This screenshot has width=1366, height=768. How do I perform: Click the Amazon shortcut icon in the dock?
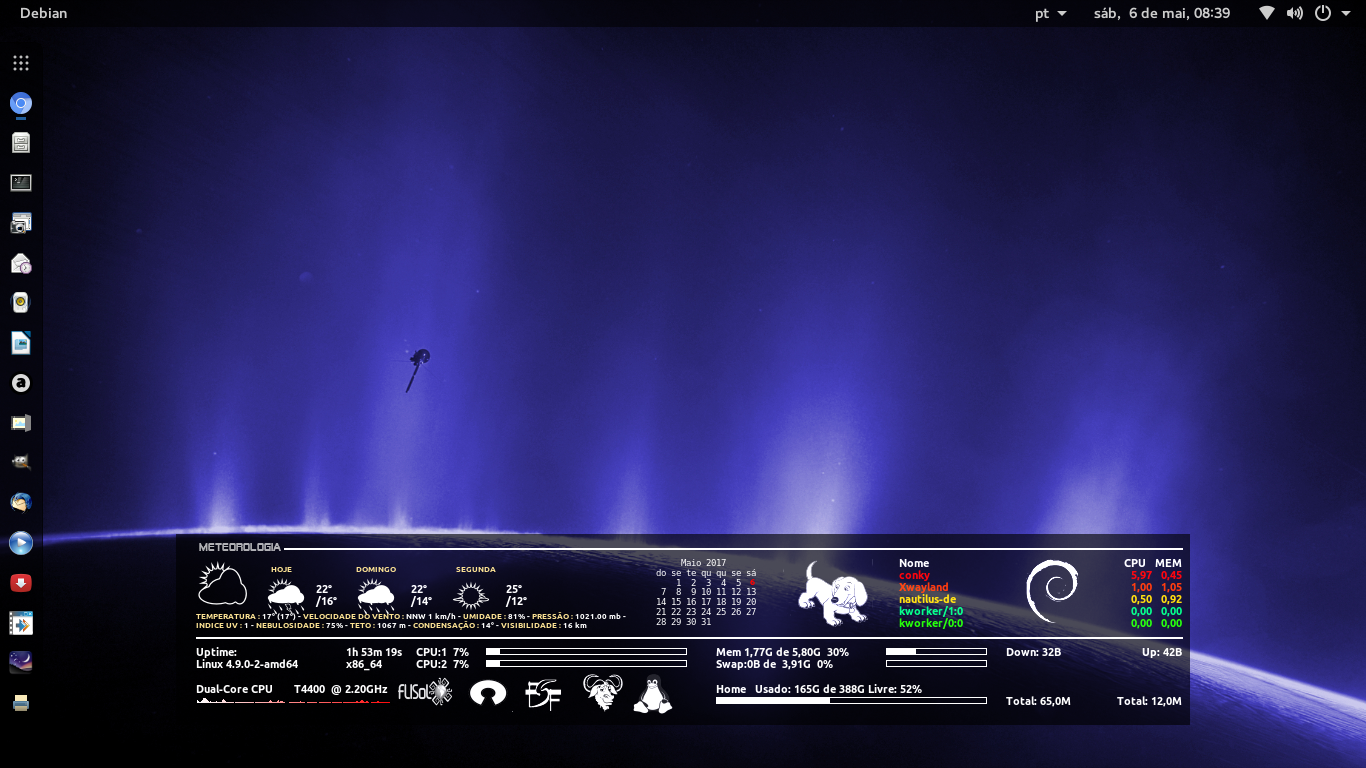20,383
